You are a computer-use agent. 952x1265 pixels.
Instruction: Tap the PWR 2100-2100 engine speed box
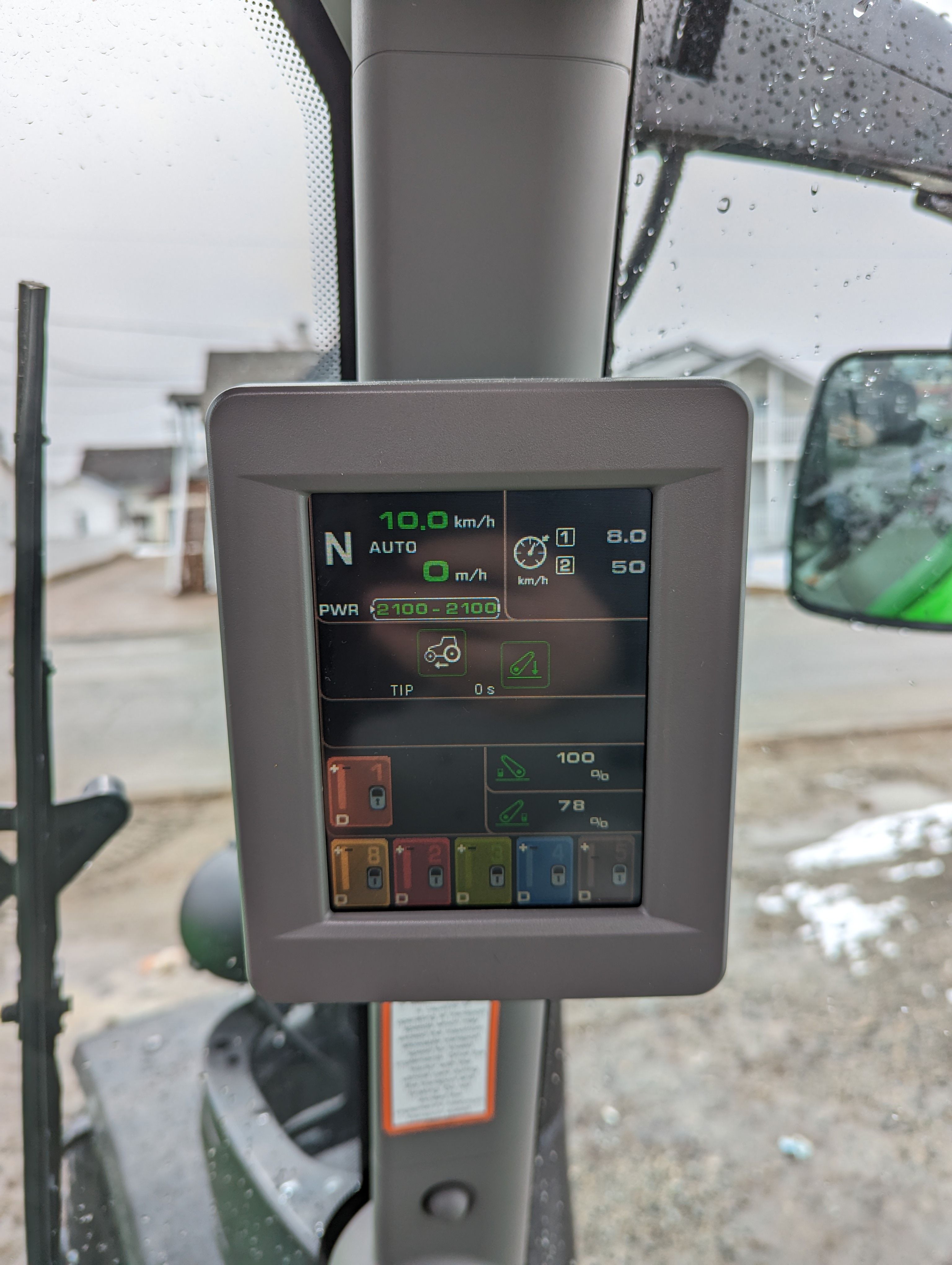pos(436,609)
